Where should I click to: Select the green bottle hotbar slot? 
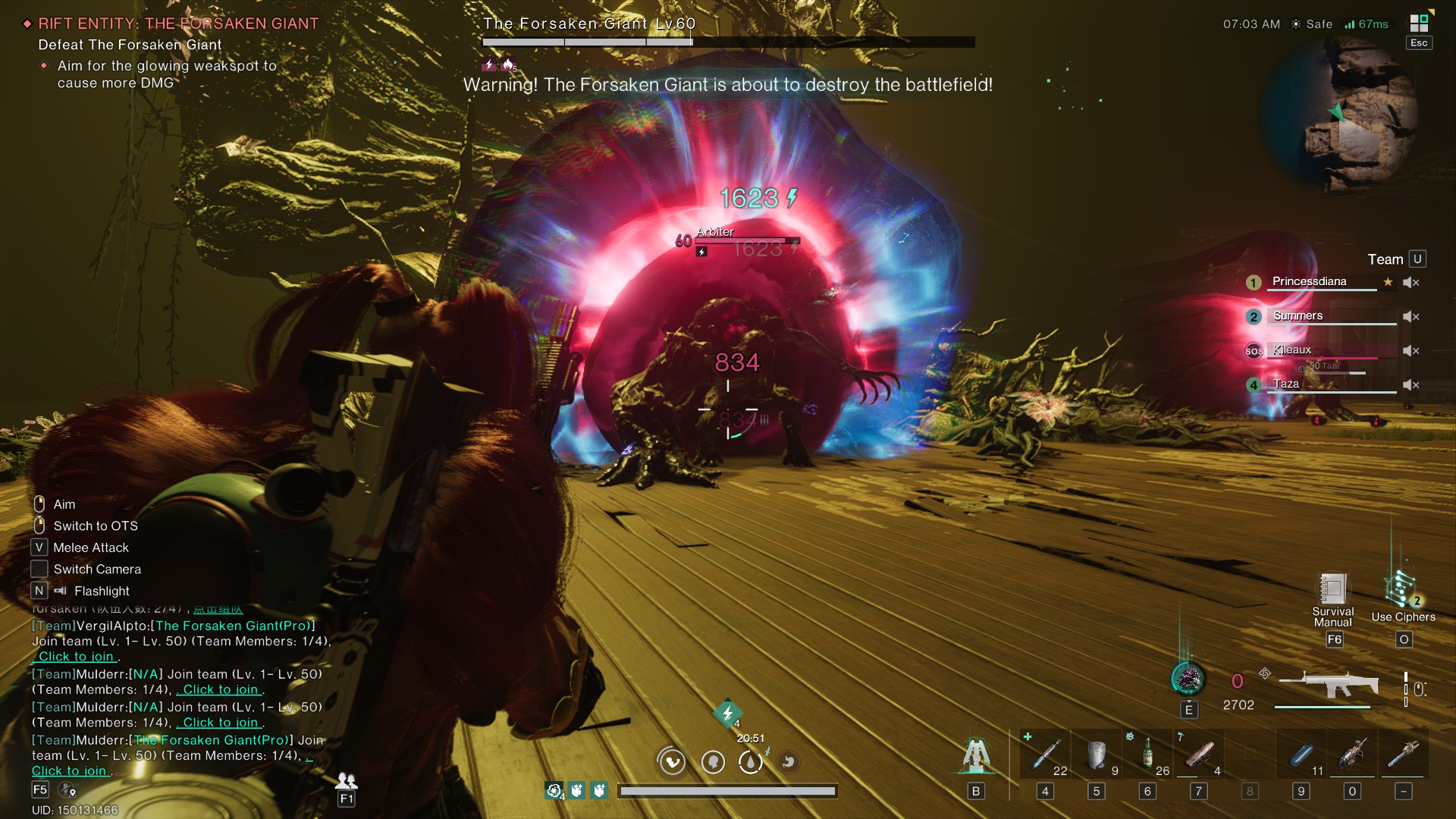[1147, 755]
